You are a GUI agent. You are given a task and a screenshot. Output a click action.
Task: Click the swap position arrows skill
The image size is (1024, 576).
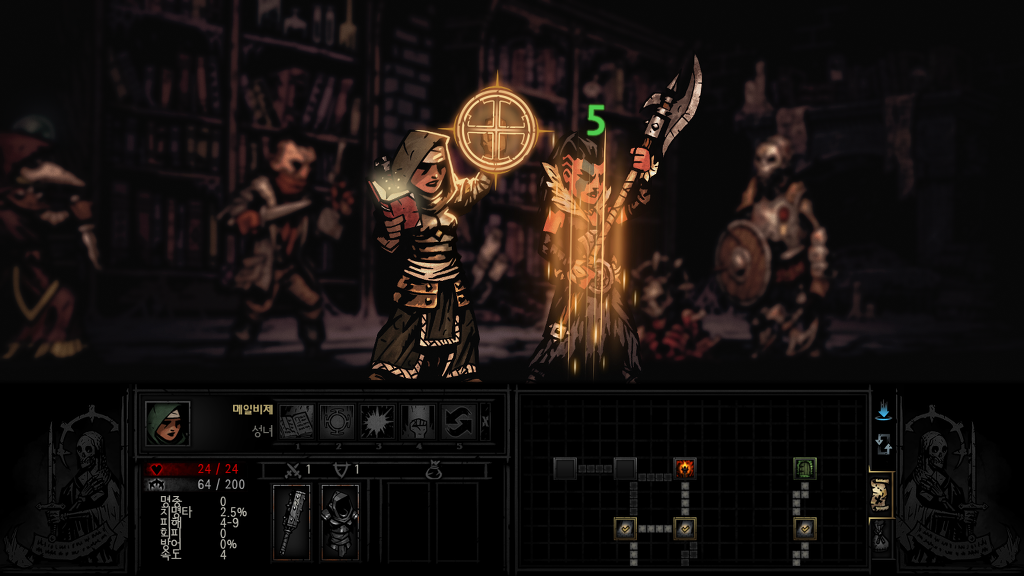click(x=459, y=421)
